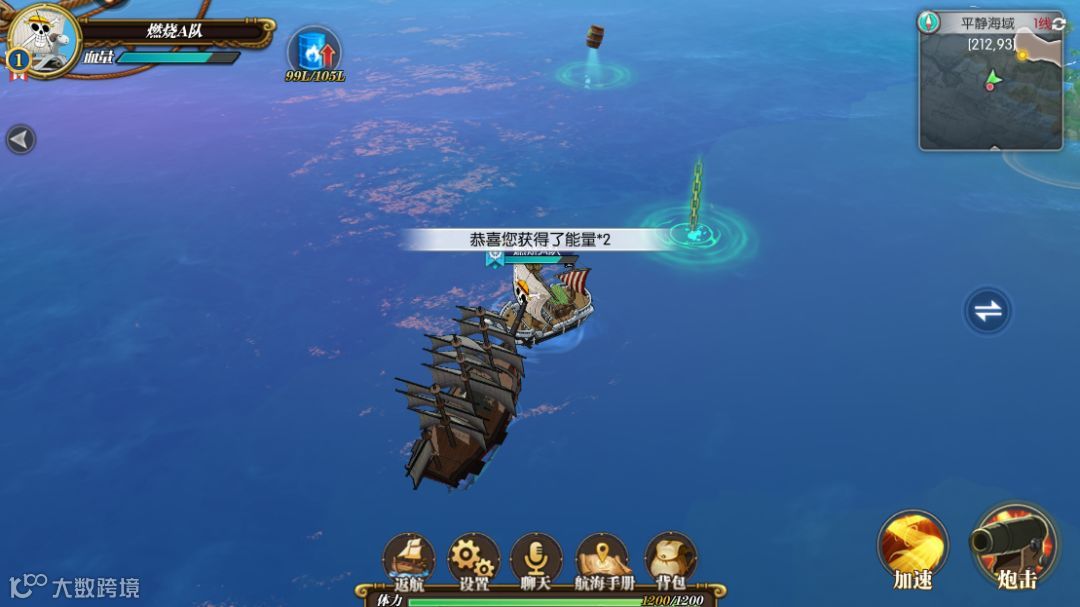Collapse the minimap using its bottom arrow
The height and width of the screenshot is (607, 1080).
point(994,148)
